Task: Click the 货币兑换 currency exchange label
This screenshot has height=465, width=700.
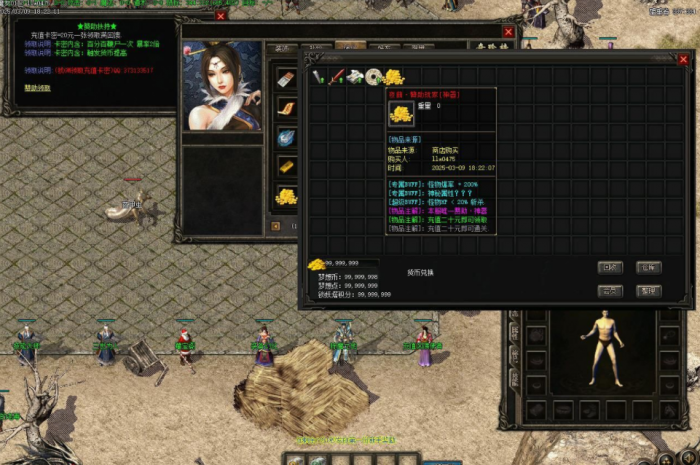Action: pyautogui.click(x=421, y=271)
